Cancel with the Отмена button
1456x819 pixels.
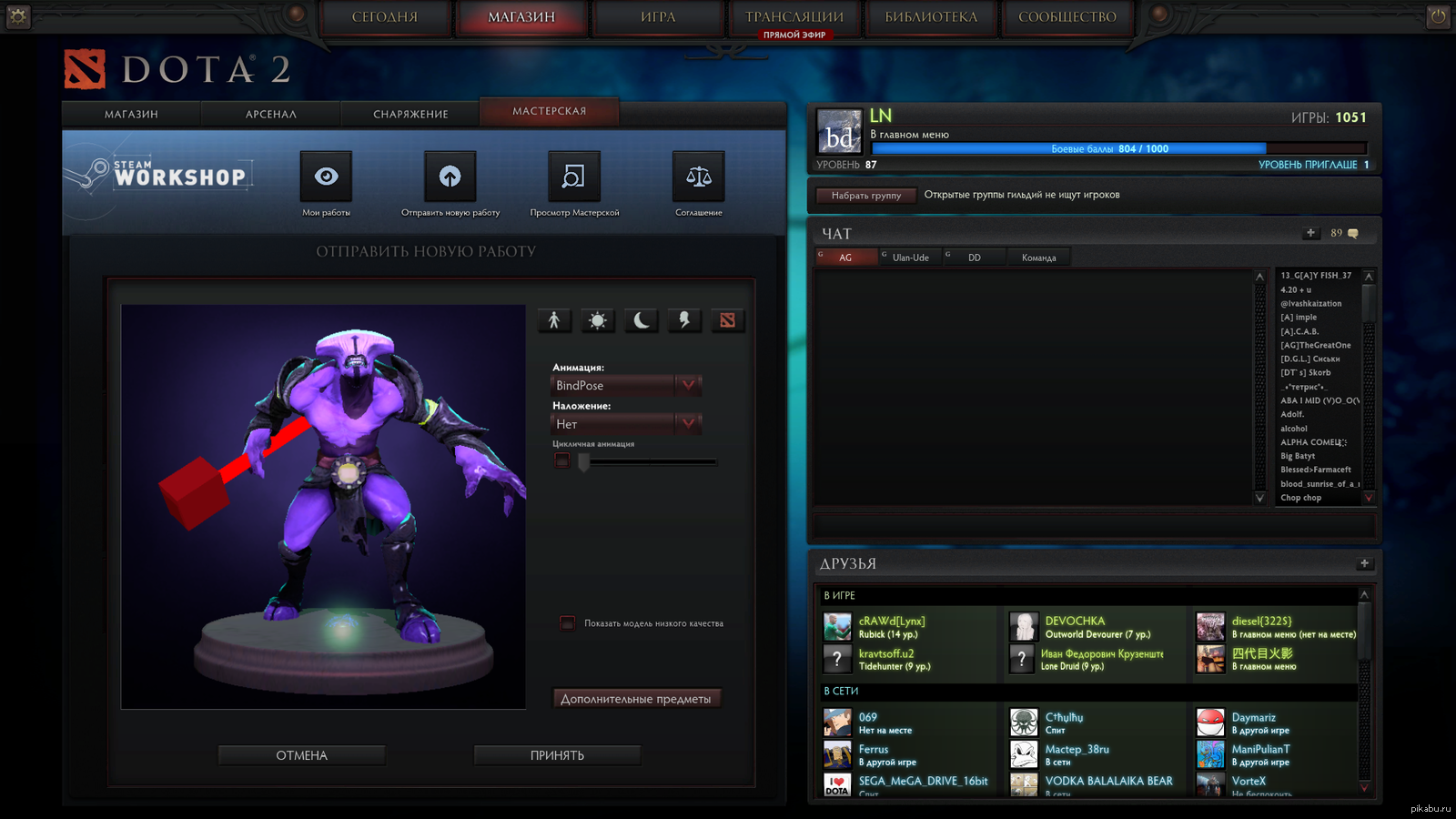coord(301,755)
